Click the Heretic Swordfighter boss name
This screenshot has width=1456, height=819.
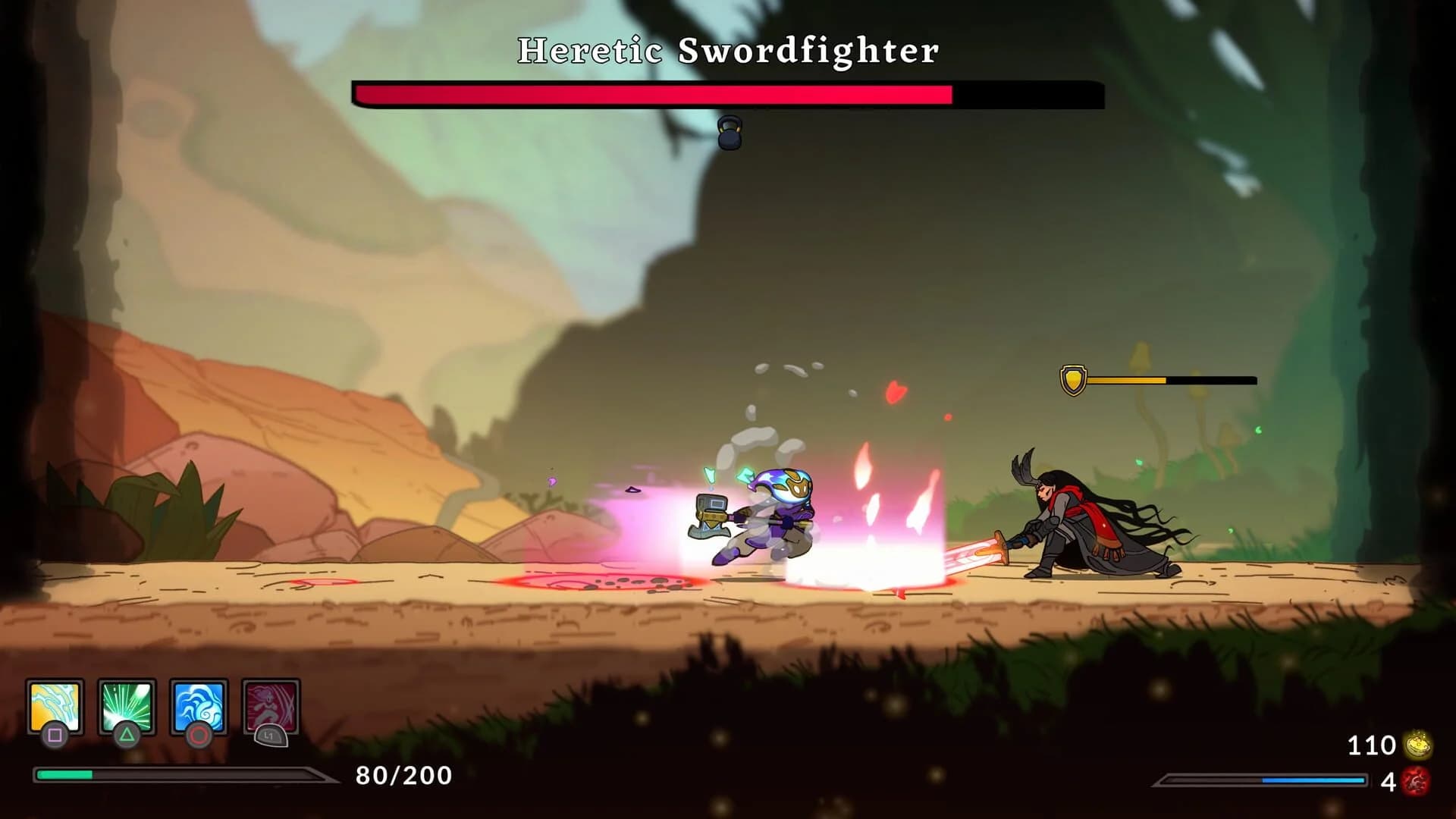[727, 50]
